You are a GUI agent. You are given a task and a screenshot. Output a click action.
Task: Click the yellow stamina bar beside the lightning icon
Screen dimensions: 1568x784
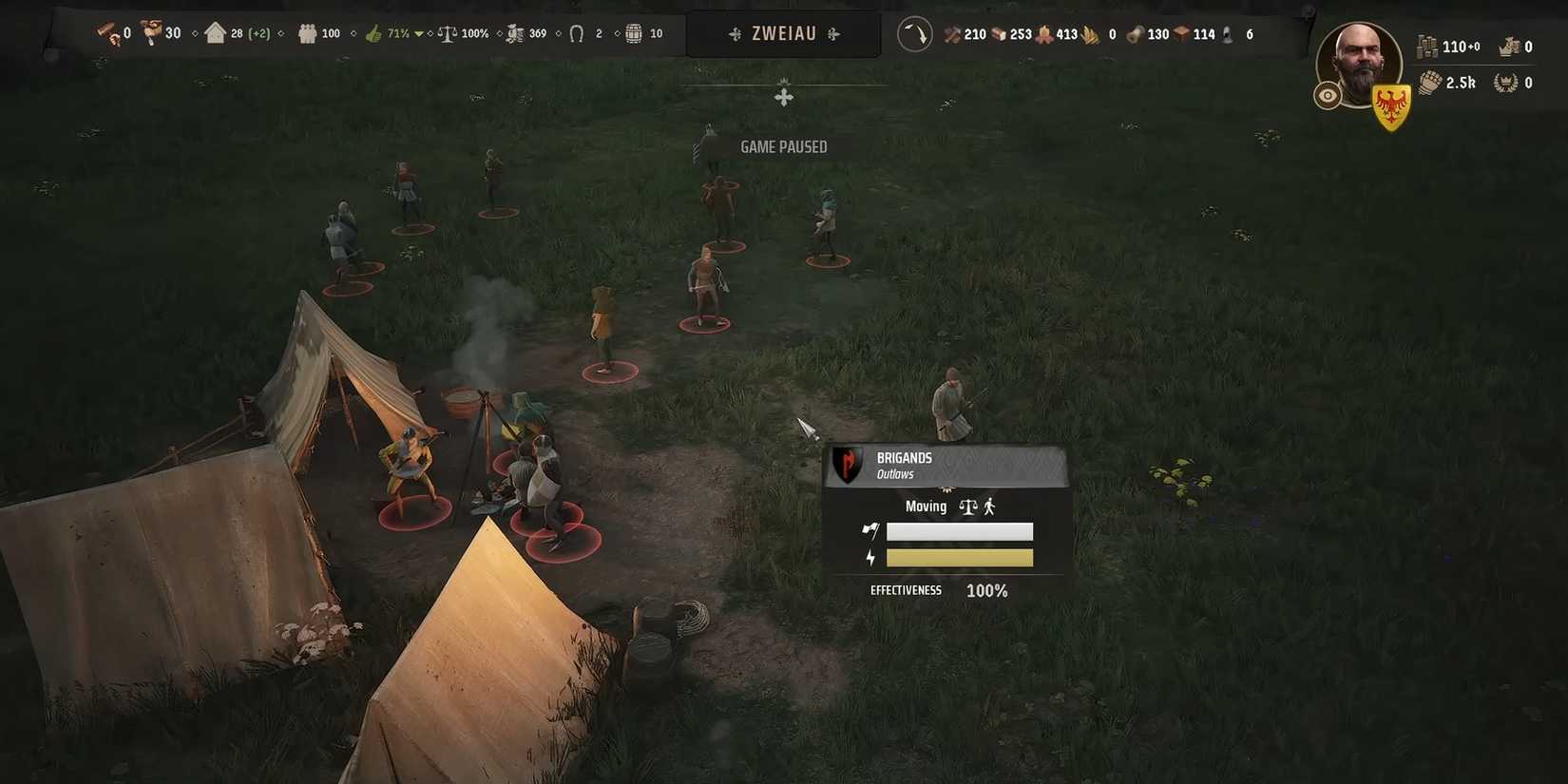coord(960,557)
